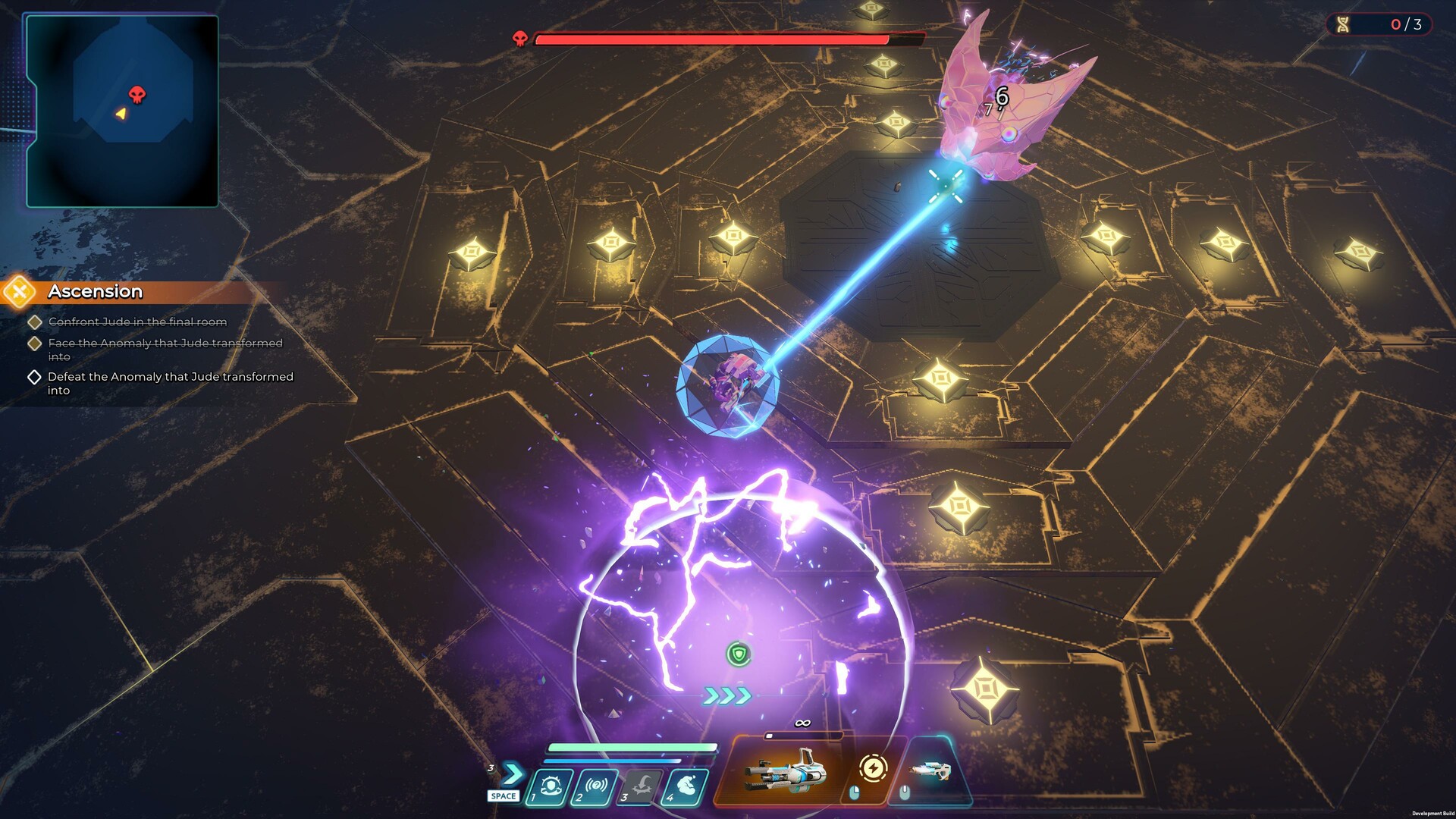This screenshot has width=1456, height=819.
Task: Use ability slot 2 sonar pulse skill
Action: [596, 787]
